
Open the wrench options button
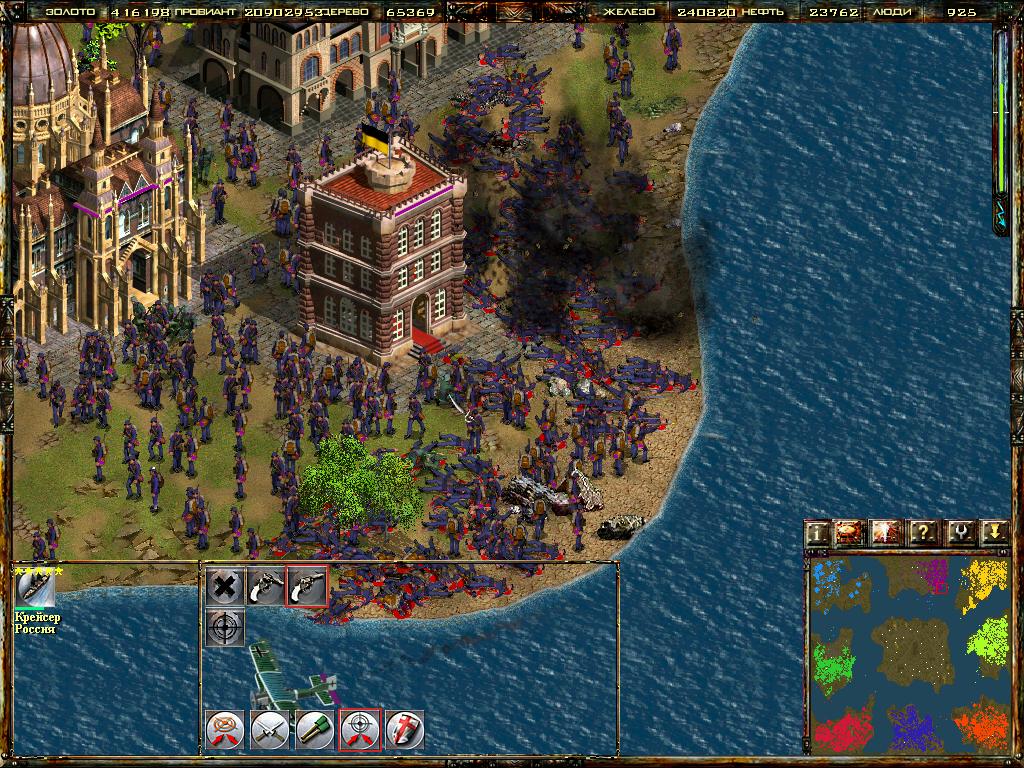[x=958, y=533]
